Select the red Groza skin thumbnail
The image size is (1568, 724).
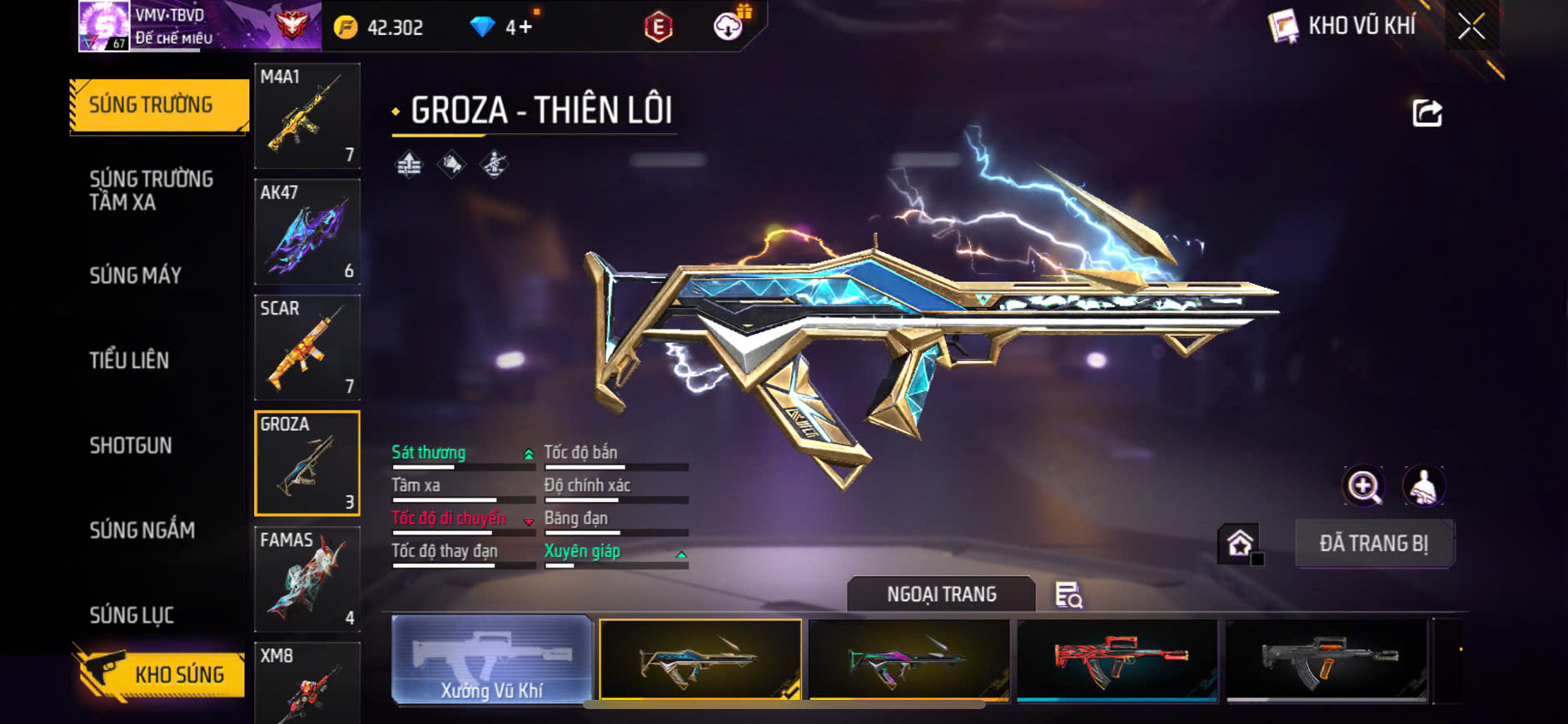pos(1118,660)
